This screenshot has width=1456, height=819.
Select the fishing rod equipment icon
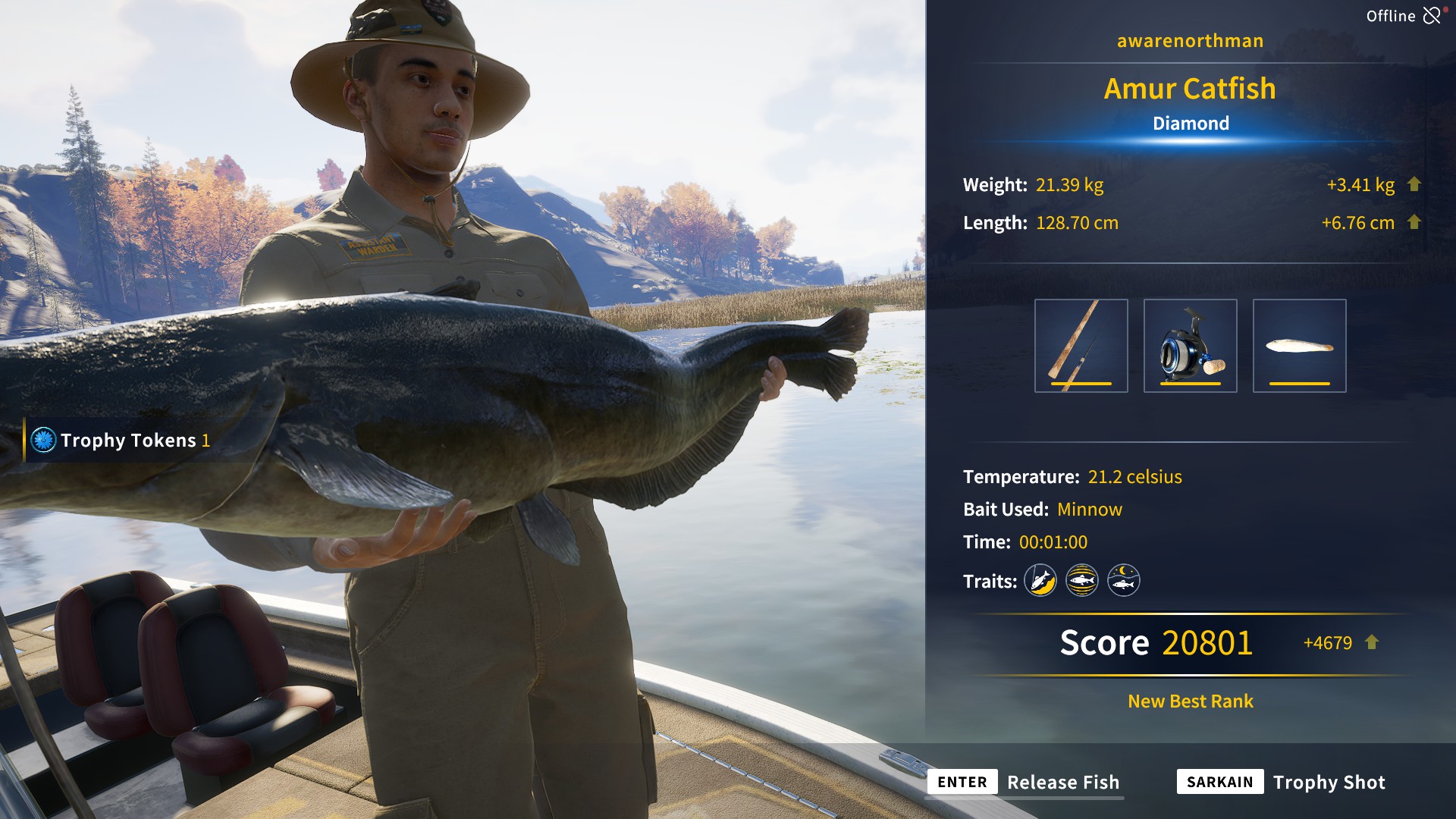click(1081, 346)
